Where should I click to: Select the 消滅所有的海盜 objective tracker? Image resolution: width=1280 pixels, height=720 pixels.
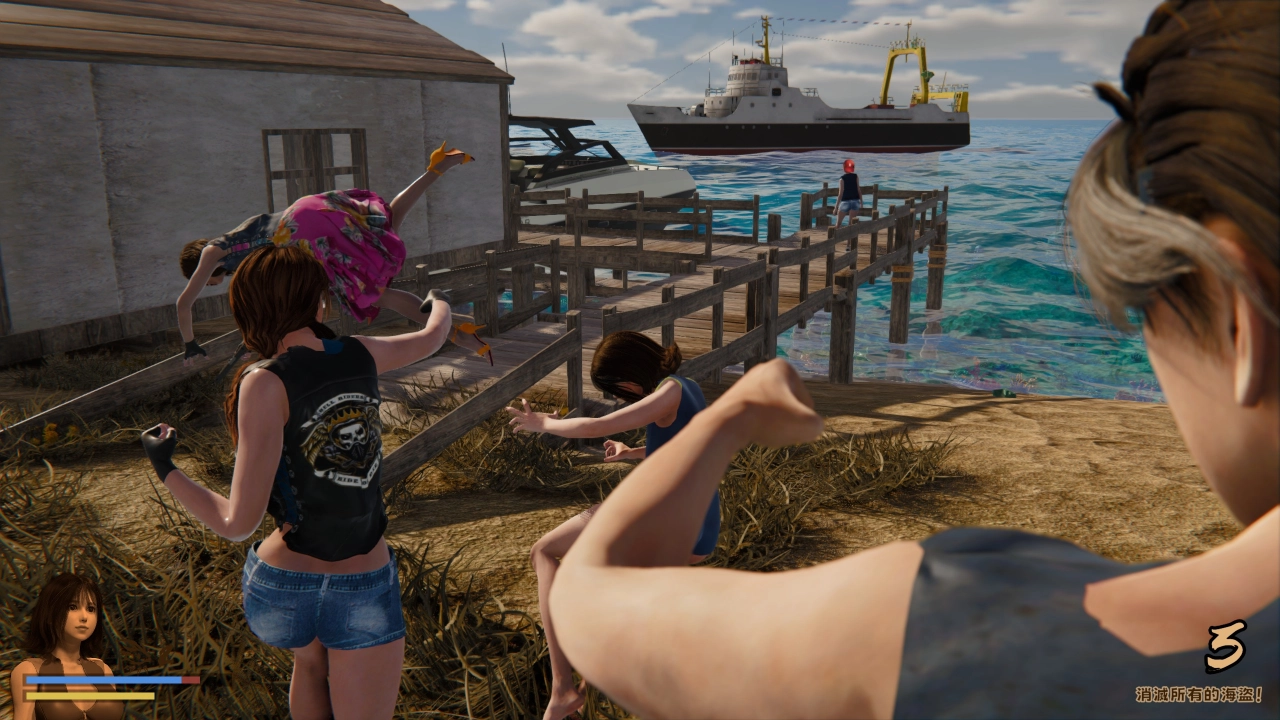(1198, 693)
